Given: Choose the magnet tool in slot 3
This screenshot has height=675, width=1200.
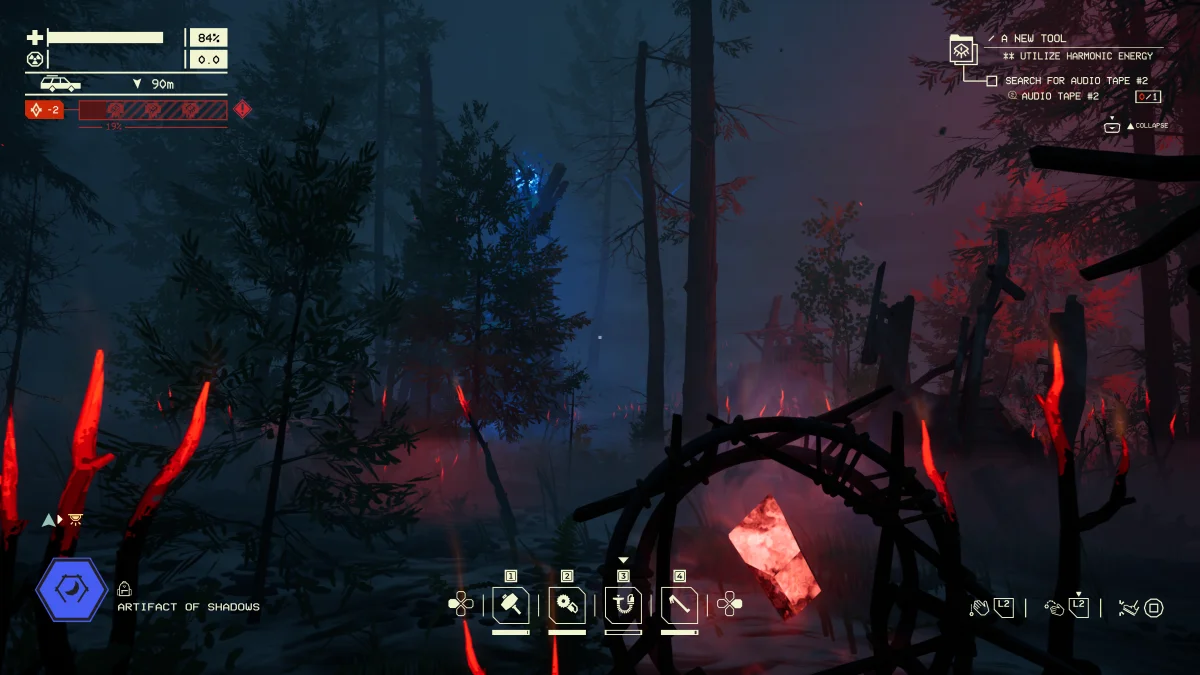Looking at the screenshot, I should (x=623, y=605).
